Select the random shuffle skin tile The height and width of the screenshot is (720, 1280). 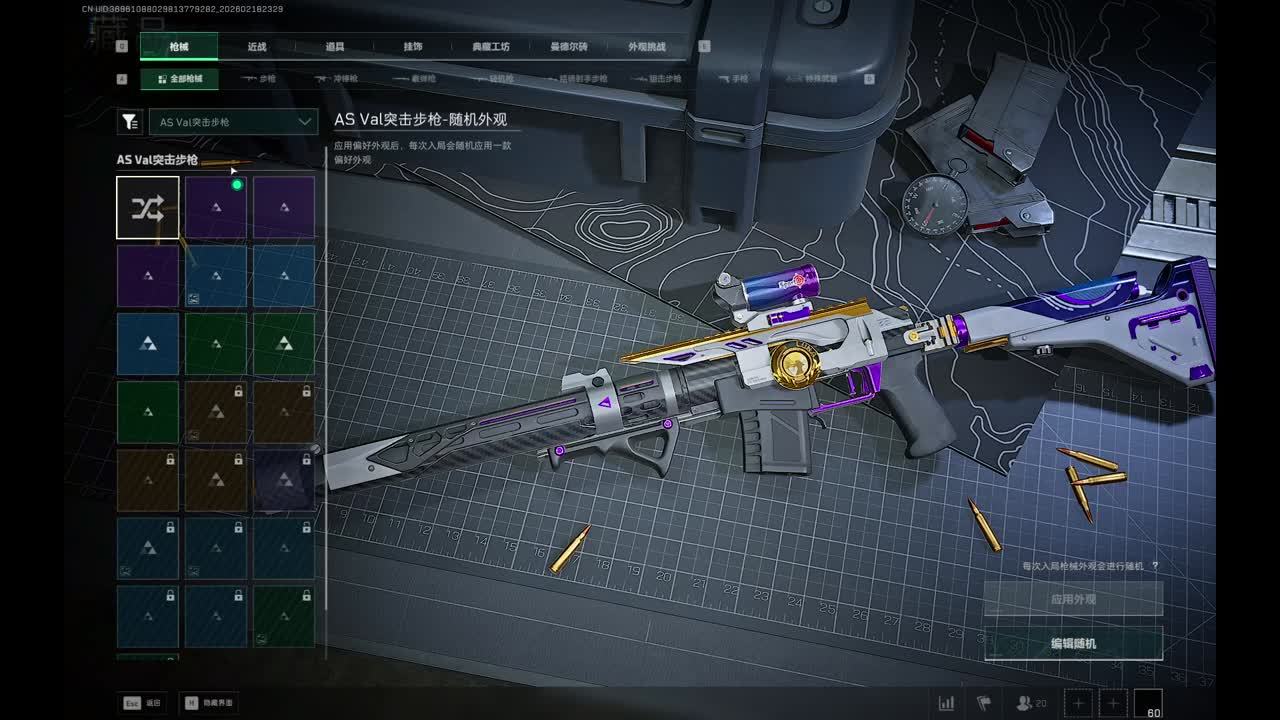[x=148, y=208]
